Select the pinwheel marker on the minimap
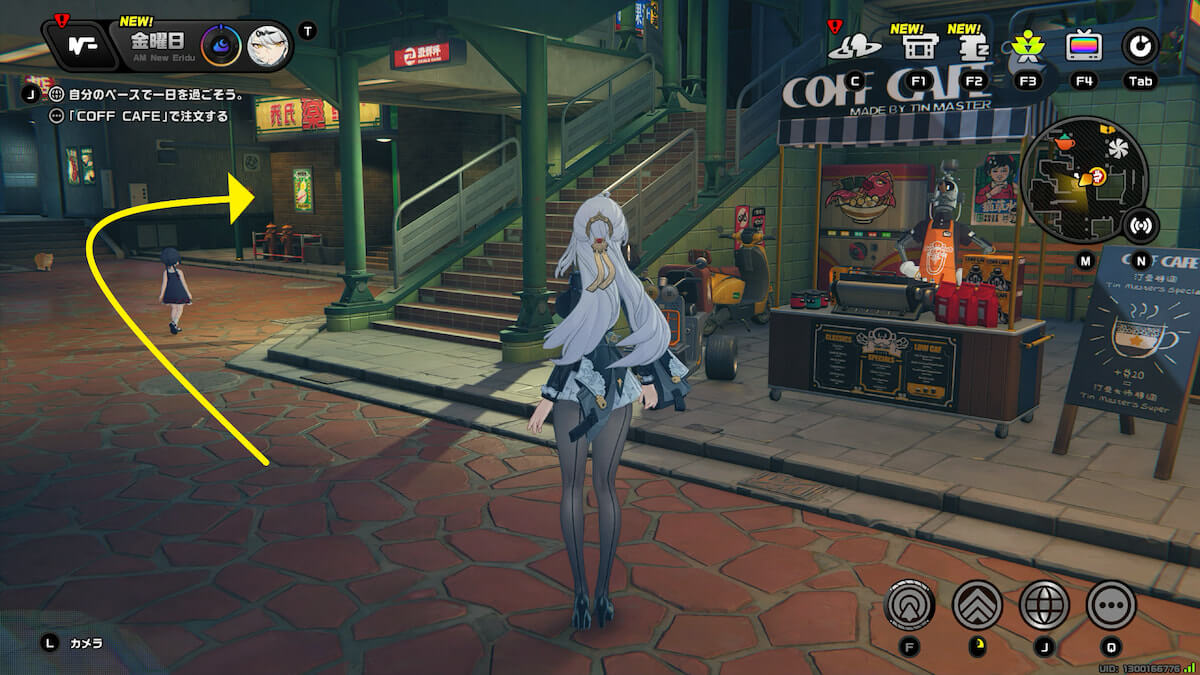This screenshot has width=1200, height=675. 1118,148
